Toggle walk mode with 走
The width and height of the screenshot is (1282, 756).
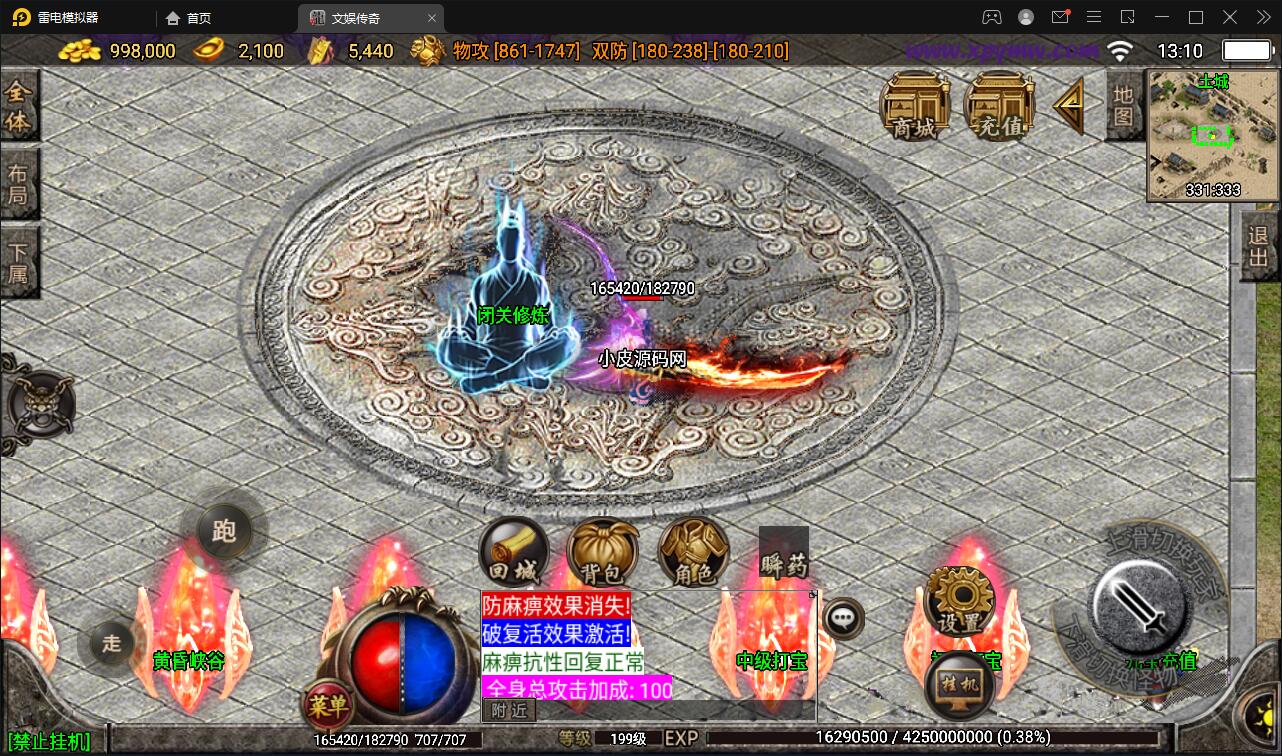(111, 643)
